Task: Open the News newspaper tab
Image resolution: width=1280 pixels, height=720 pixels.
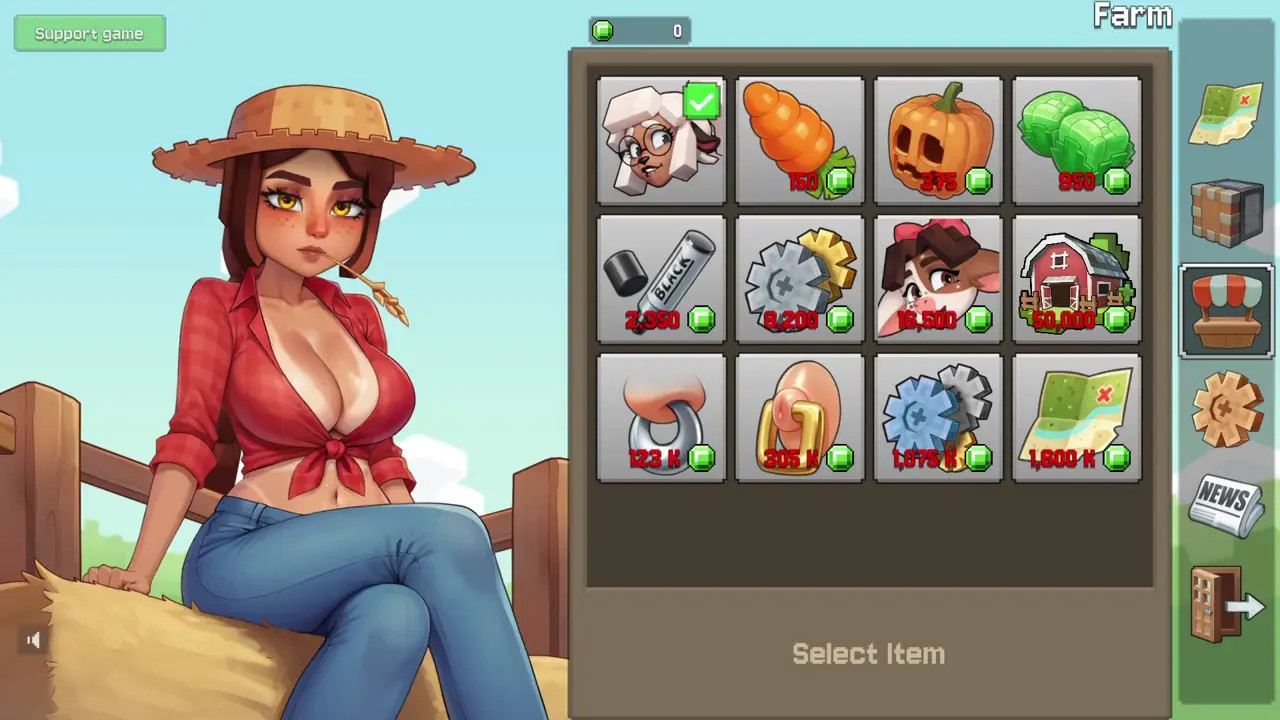Action: [x=1227, y=505]
